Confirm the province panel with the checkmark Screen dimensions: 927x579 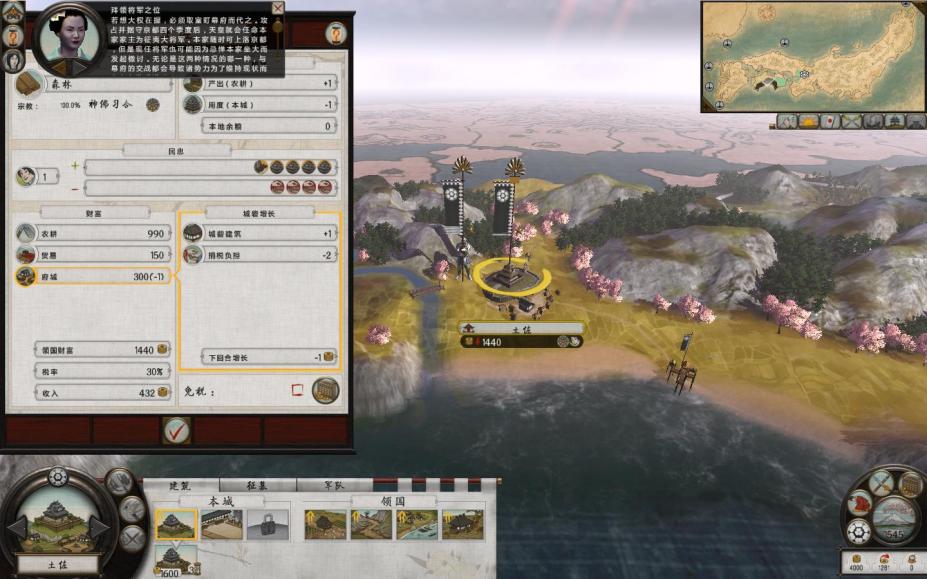point(176,431)
